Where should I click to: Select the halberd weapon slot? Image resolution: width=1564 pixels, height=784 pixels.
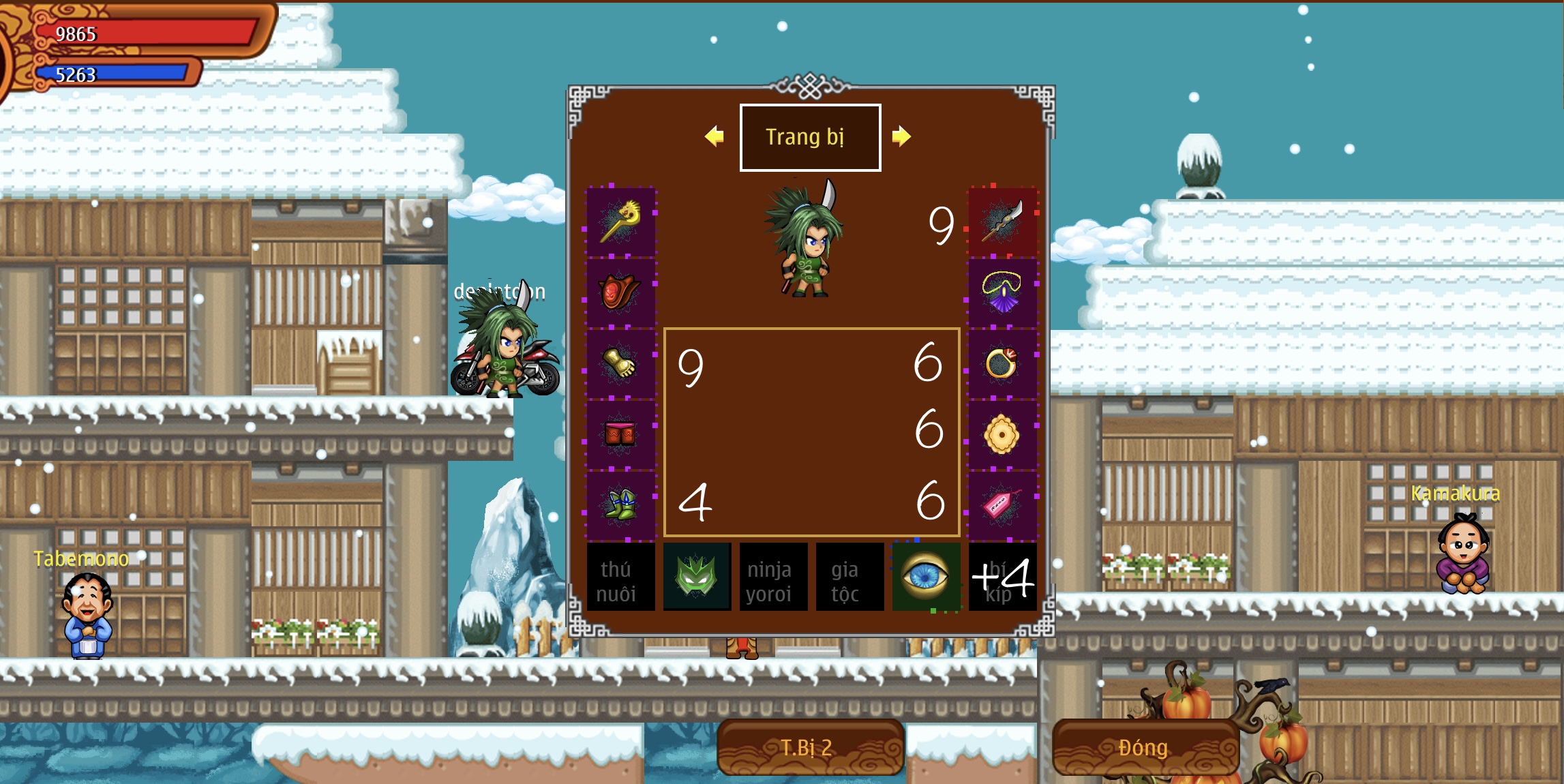pos(1002,222)
